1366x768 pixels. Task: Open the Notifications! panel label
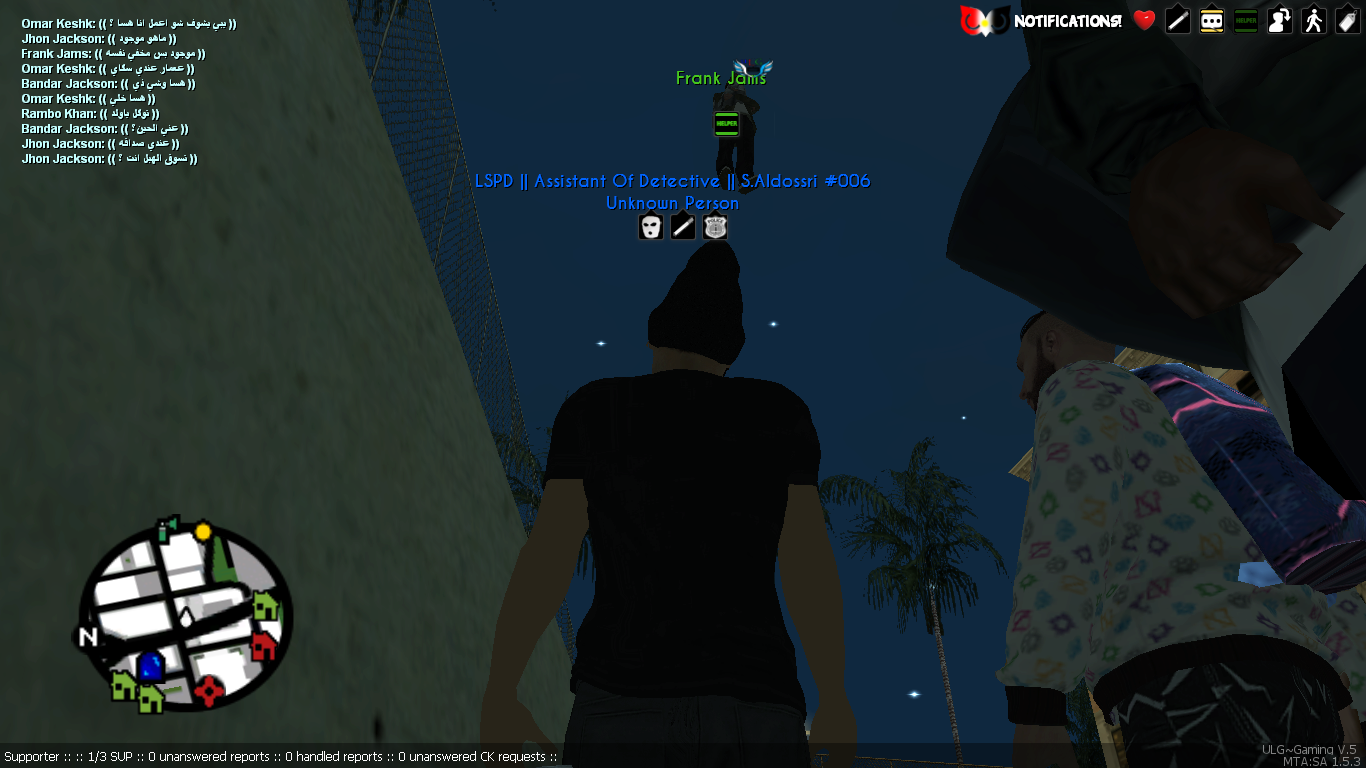pos(1068,20)
